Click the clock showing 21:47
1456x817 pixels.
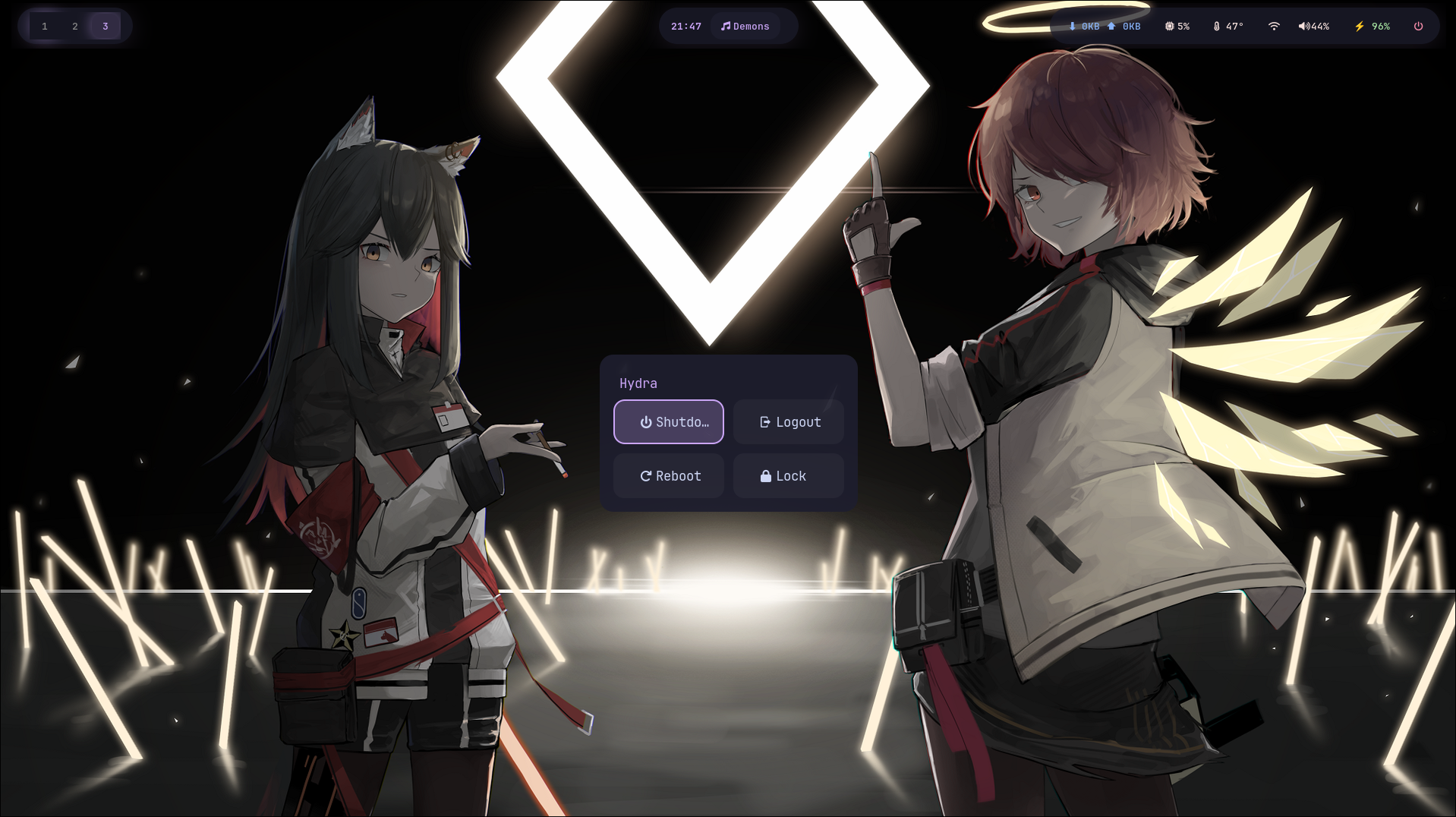pyautogui.click(x=685, y=25)
